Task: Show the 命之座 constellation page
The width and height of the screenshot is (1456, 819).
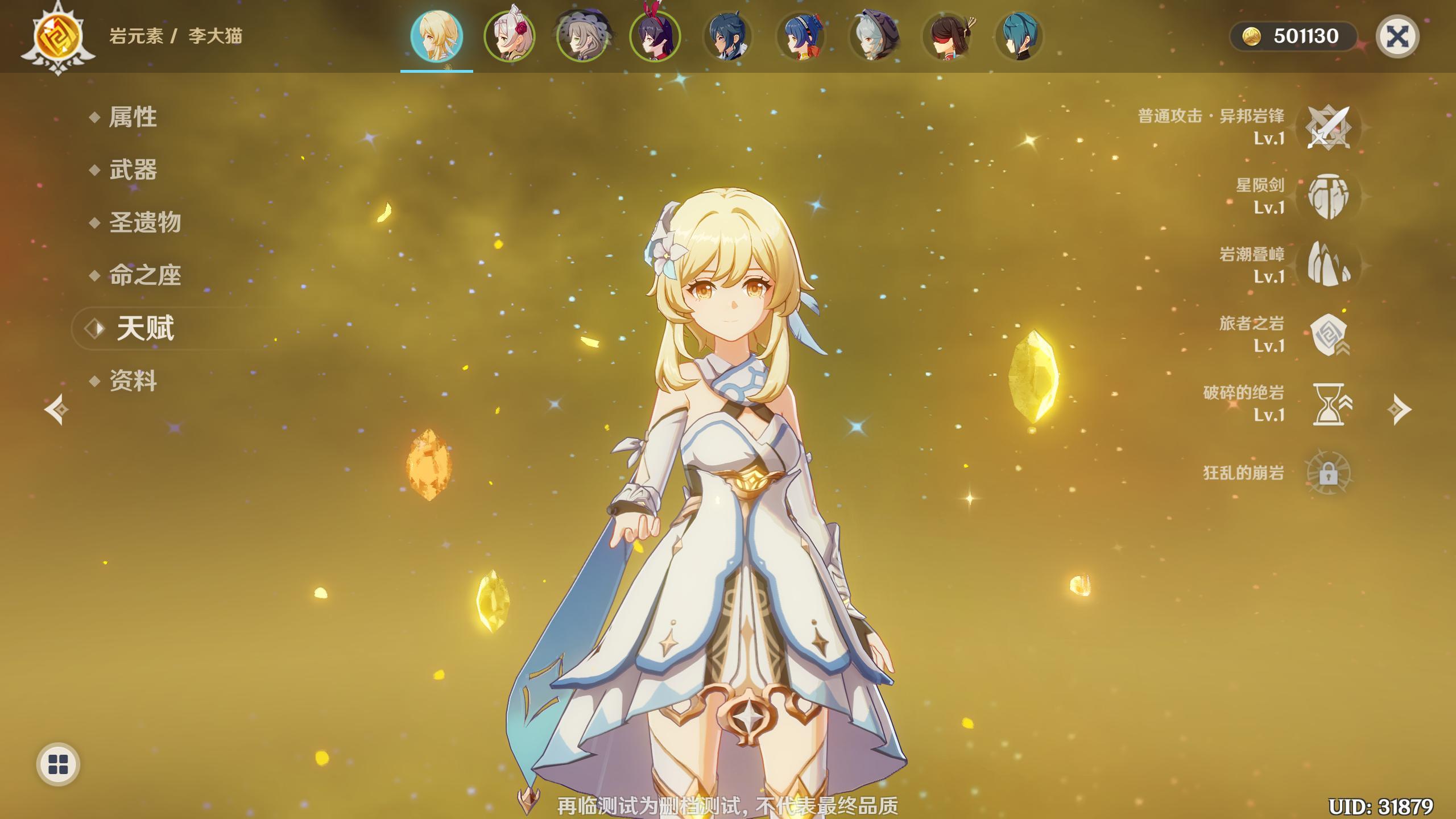Action: click(x=144, y=275)
